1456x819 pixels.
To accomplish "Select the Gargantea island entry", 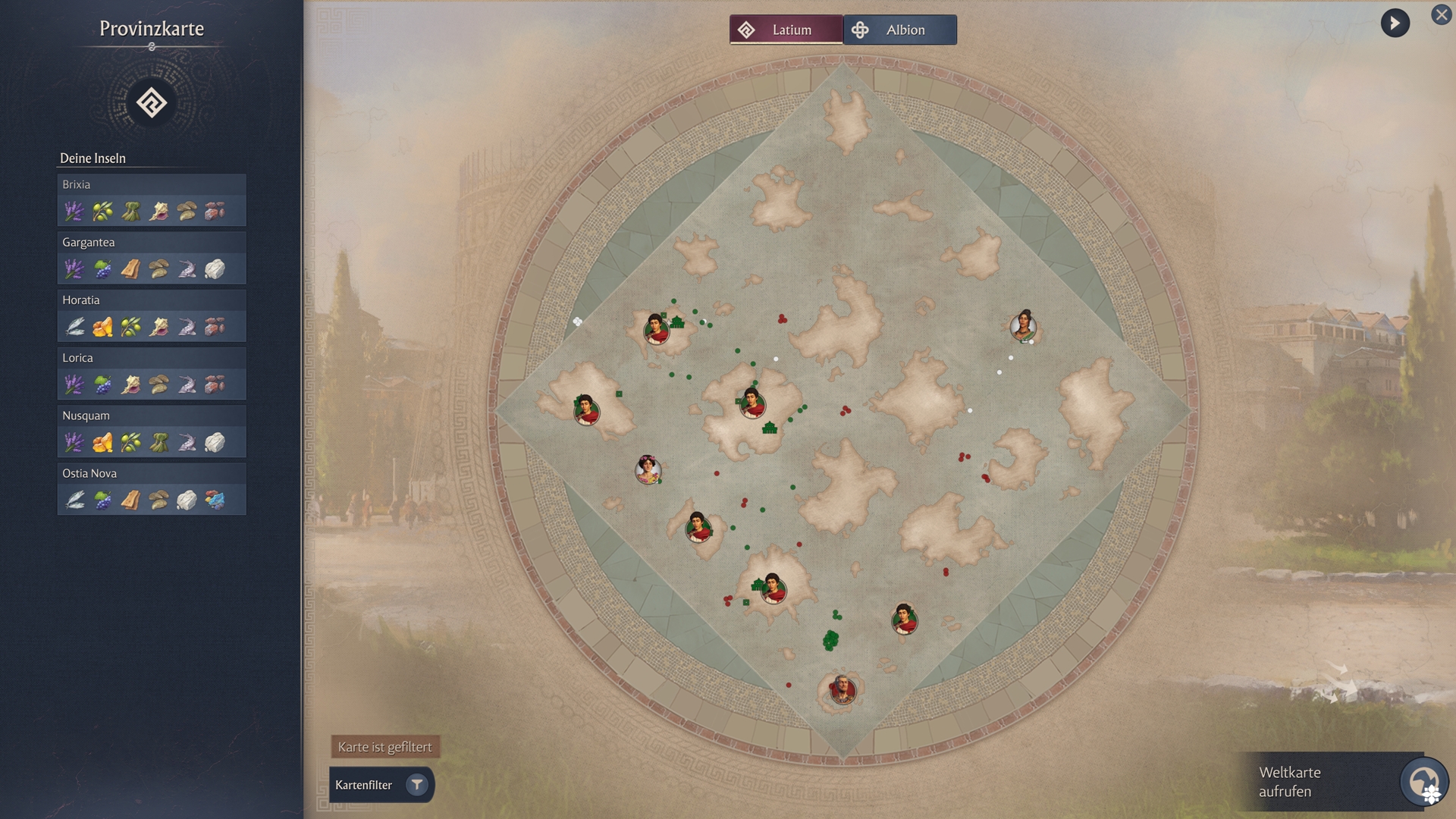I will (x=152, y=258).
